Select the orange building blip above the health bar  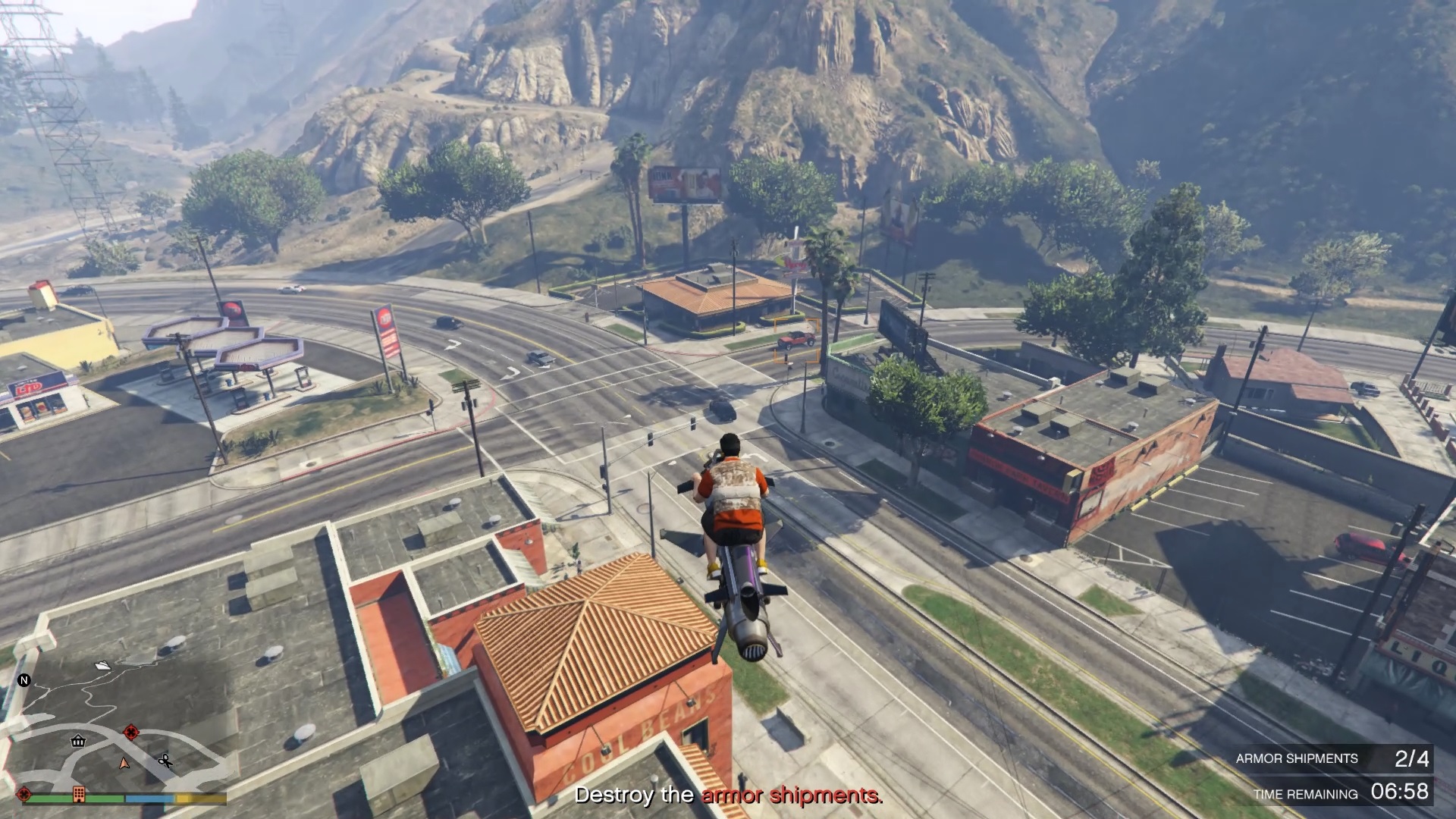click(x=79, y=795)
